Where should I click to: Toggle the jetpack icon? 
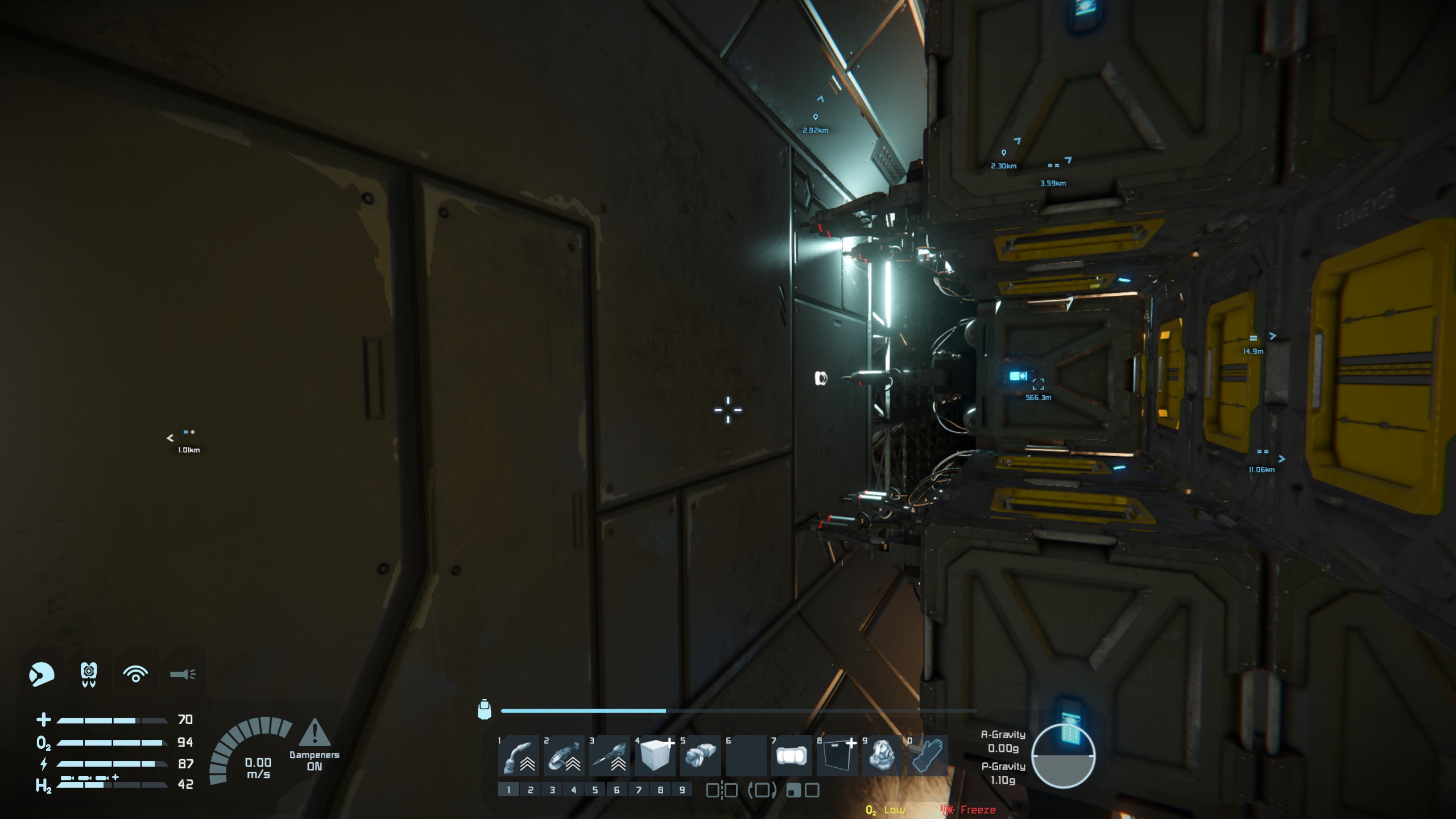coord(89,675)
